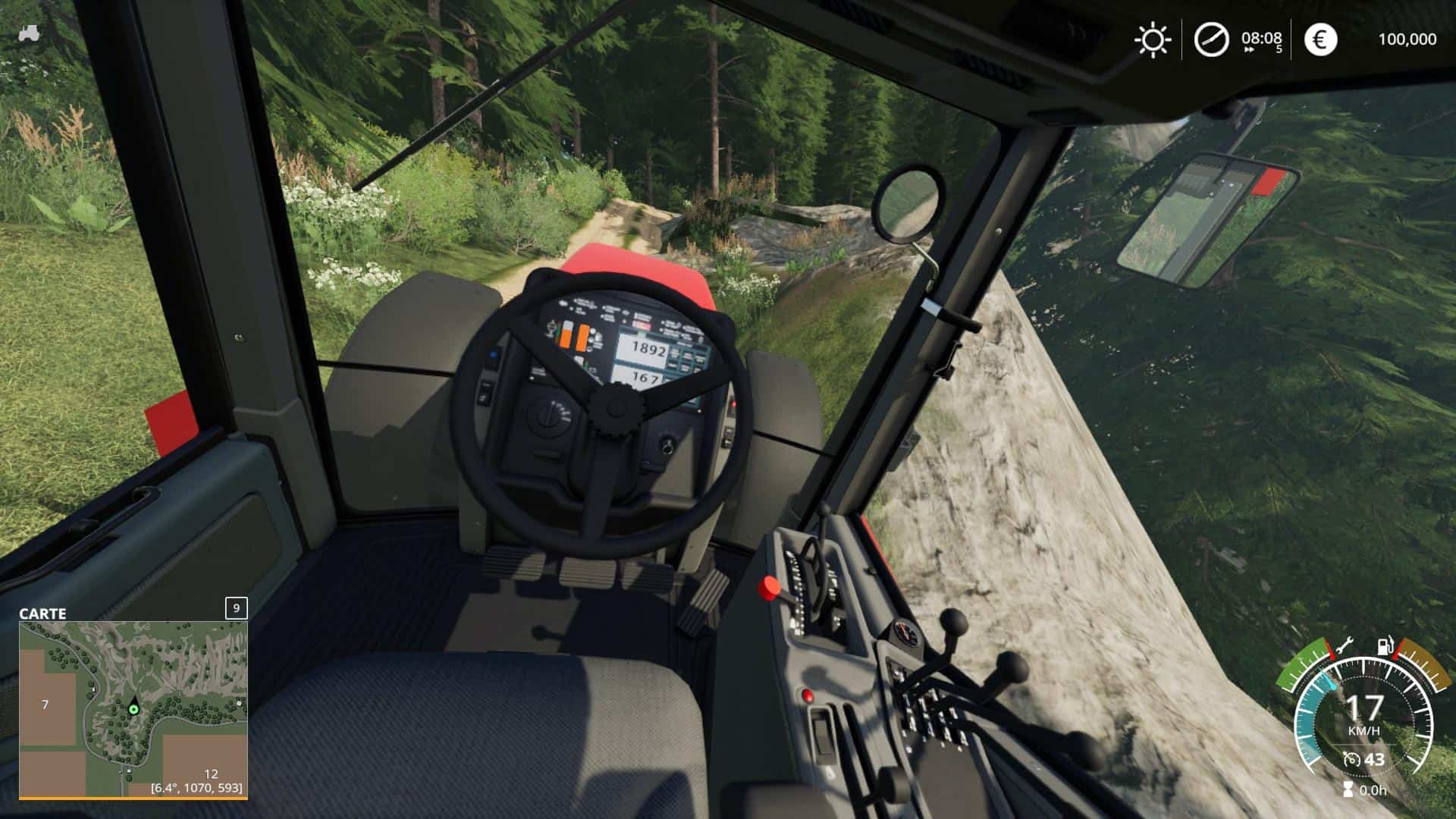
Task: Click the clock icon beside the game time
Action: (x=1211, y=39)
